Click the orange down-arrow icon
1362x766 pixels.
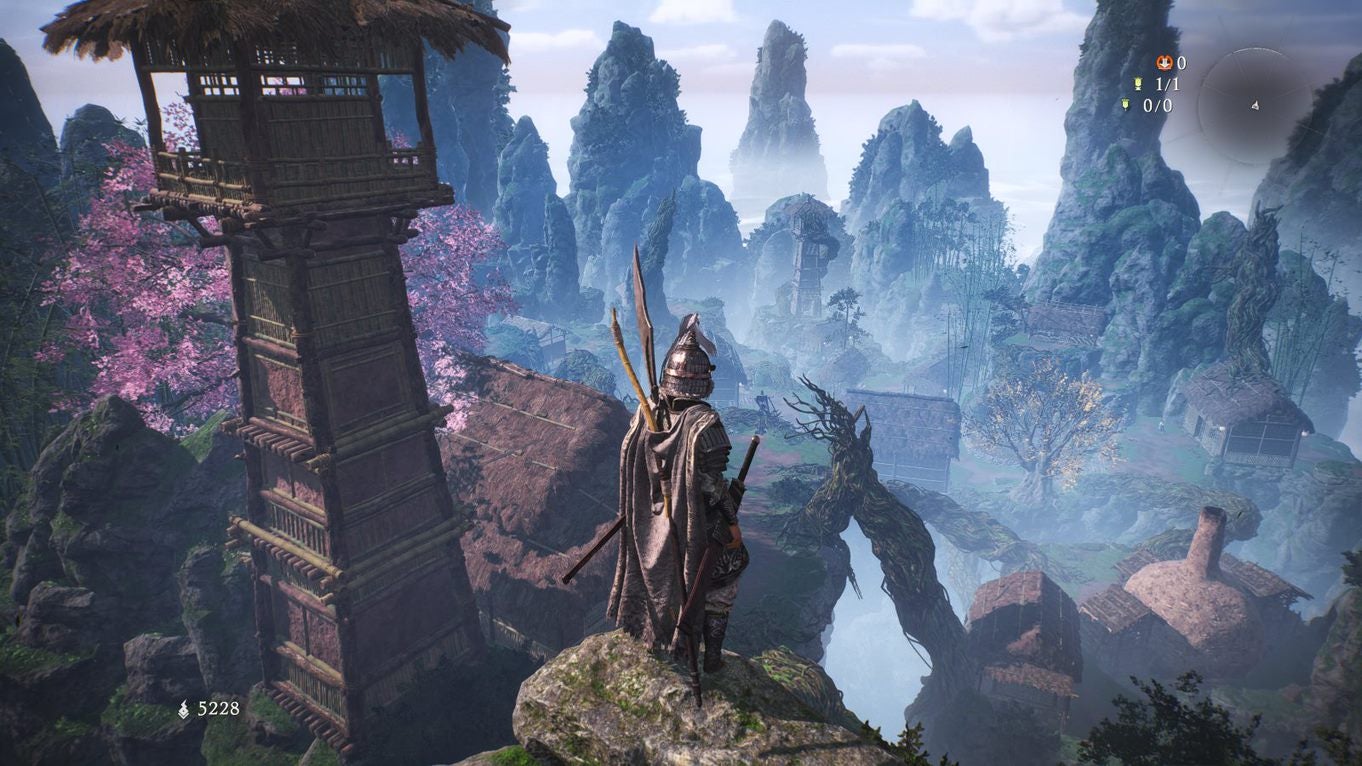[1164, 63]
